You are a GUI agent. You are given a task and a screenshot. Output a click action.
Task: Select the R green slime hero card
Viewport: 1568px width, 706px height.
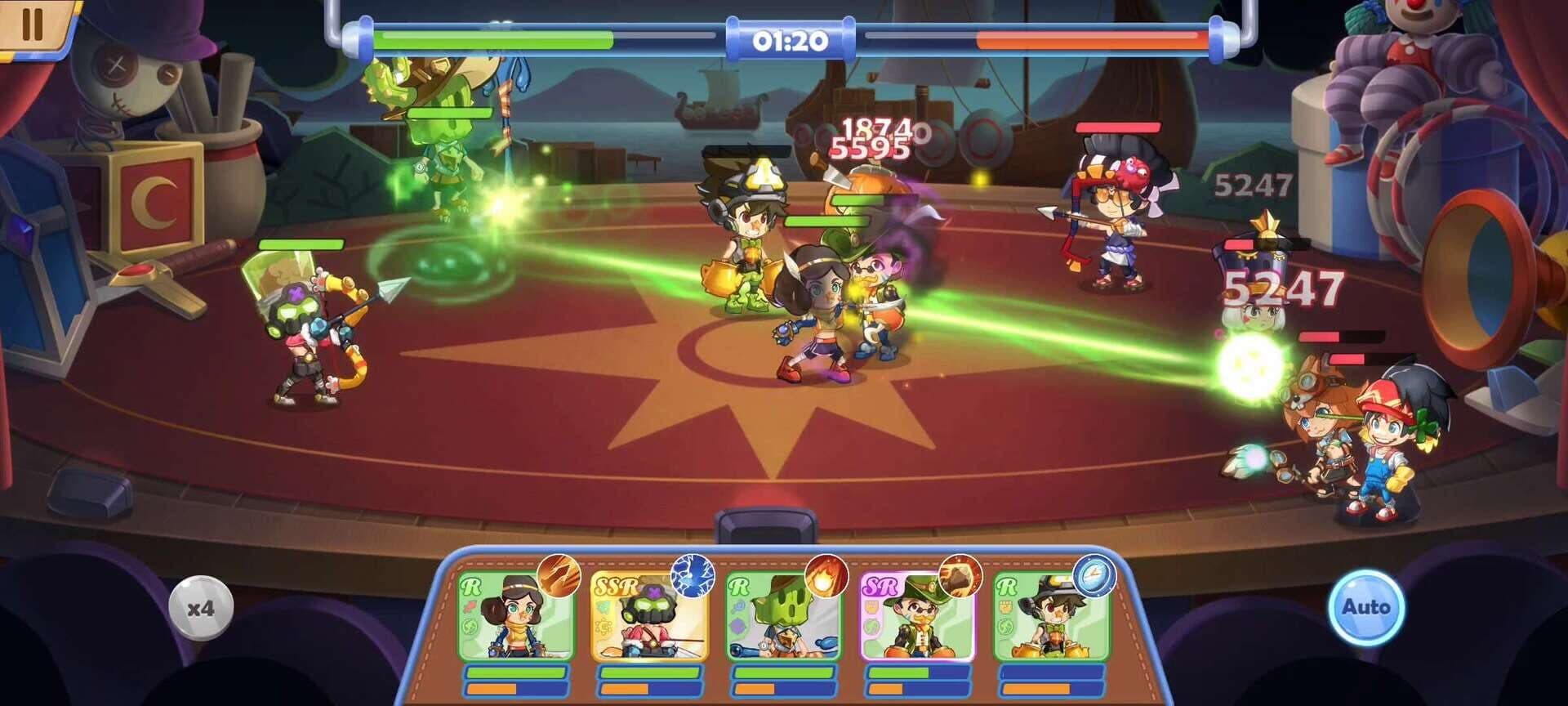click(x=783, y=617)
